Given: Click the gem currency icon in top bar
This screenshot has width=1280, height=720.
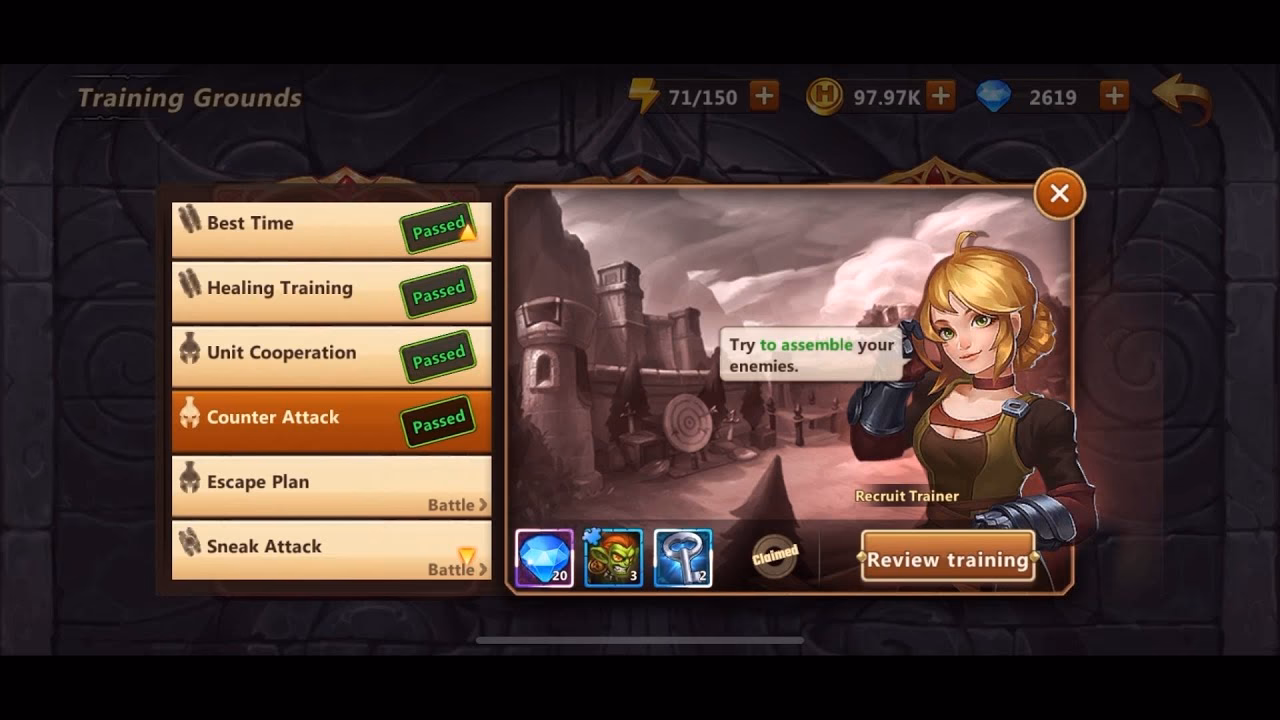Looking at the screenshot, I should click(x=994, y=96).
